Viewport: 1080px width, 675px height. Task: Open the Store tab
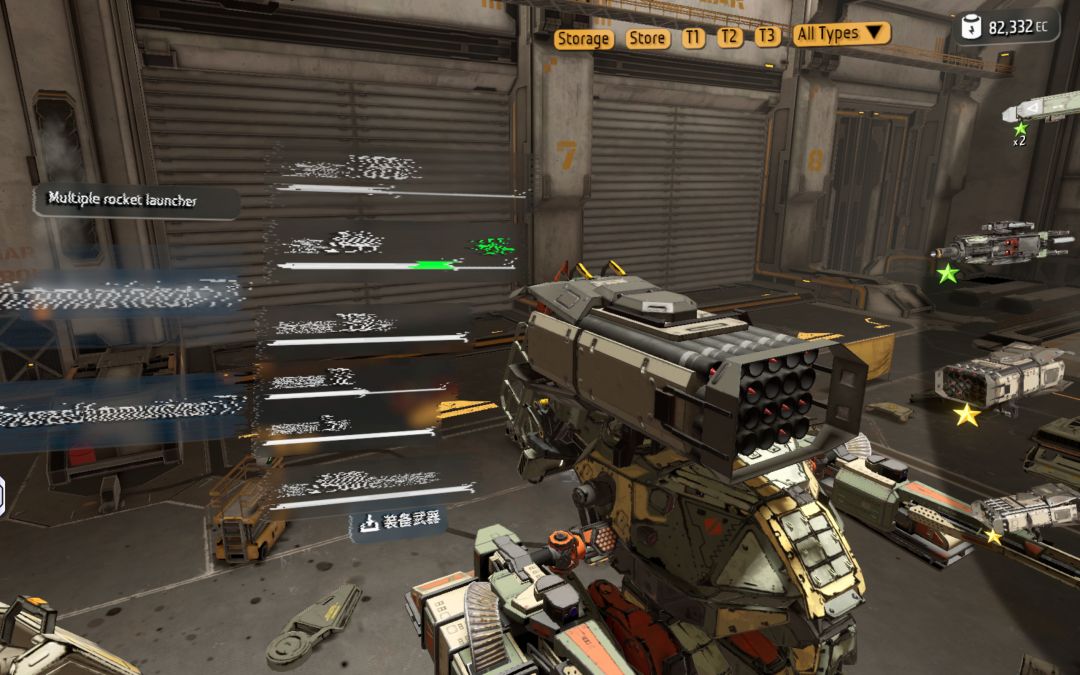pyautogui.click(x=647, y=38)
